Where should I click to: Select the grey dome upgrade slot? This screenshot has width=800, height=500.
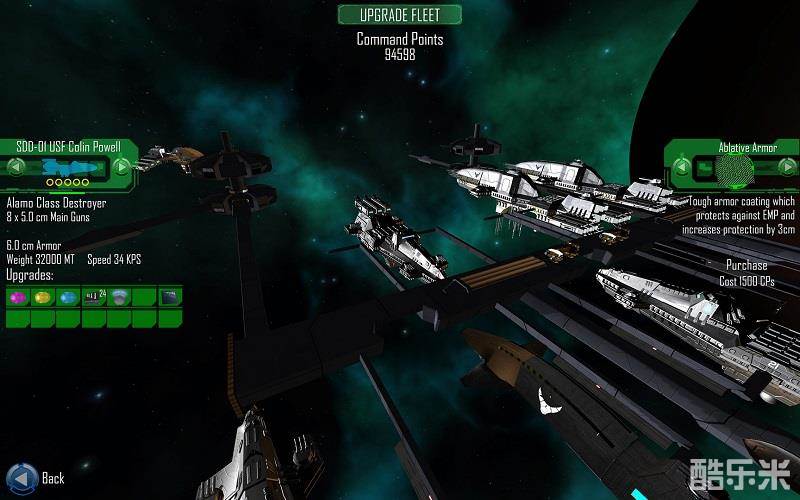pyautogui.click(x=120, y=297)
